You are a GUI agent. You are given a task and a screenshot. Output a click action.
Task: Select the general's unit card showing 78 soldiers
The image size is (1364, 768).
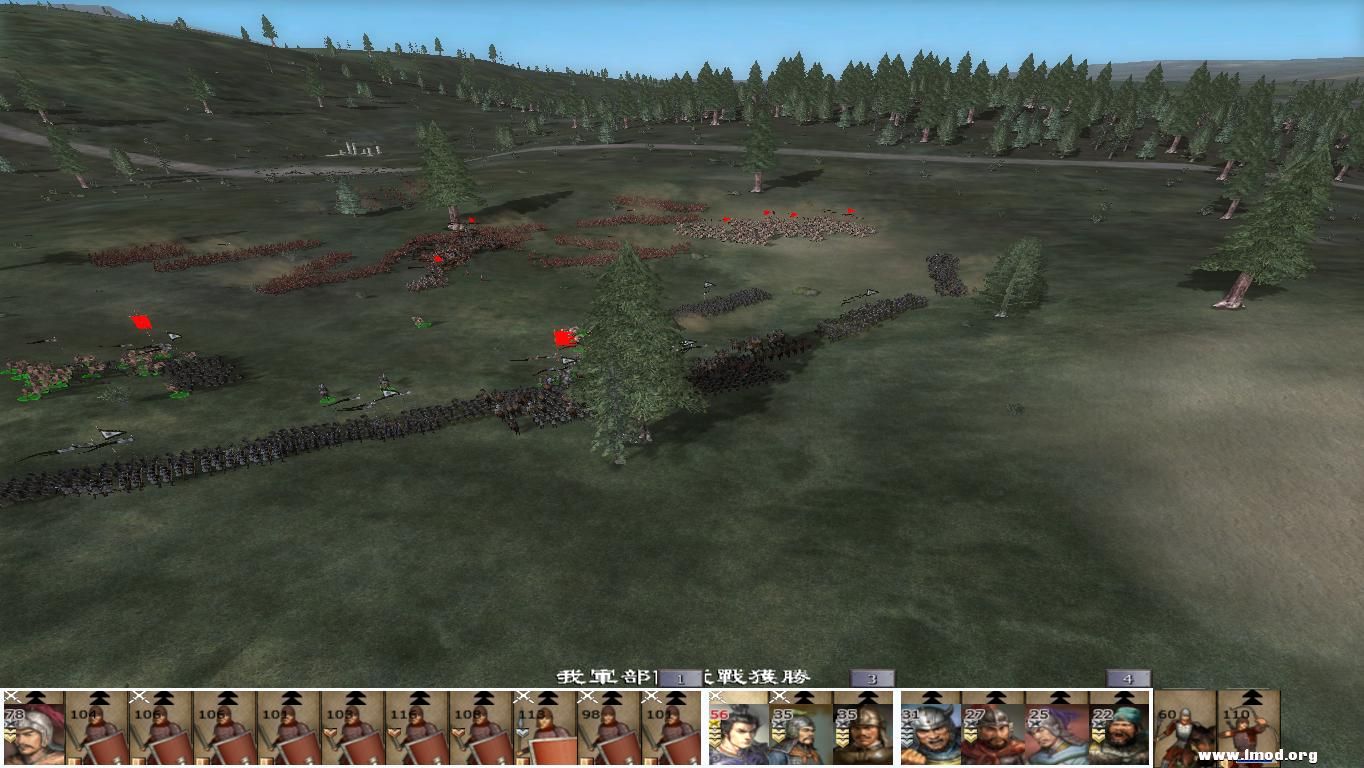pos(30,733)
